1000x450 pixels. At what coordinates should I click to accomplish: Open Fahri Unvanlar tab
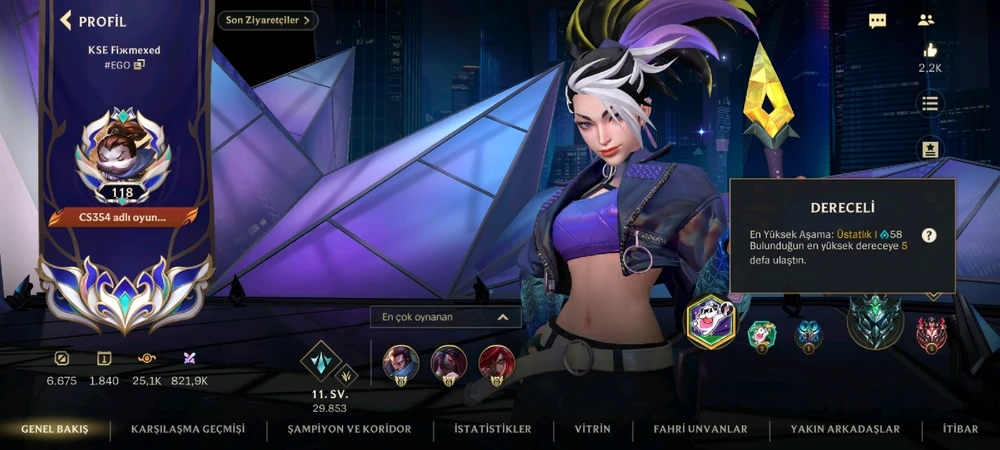(x=700, y=429)
